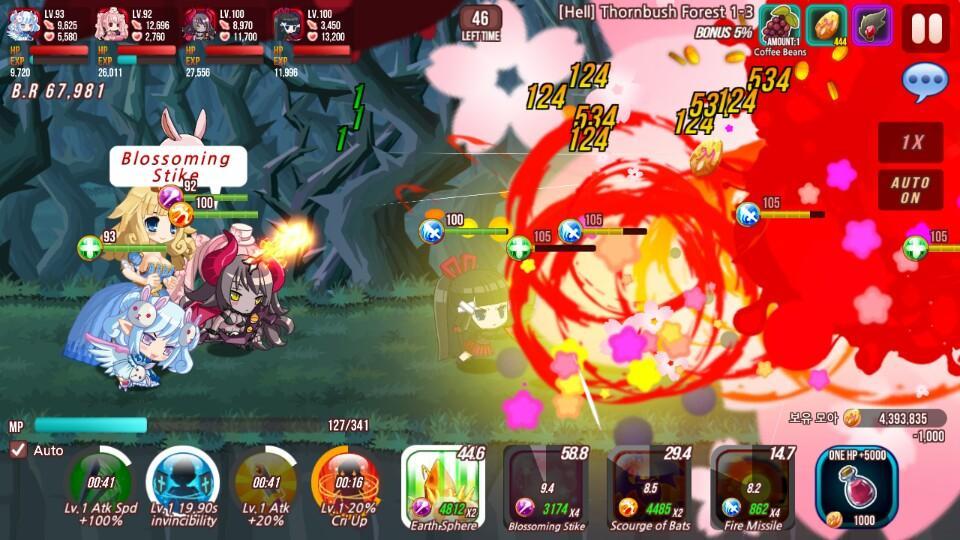Toggle the AUTO ON button
The image size is (960, 540).
click(x=910, y=190)
